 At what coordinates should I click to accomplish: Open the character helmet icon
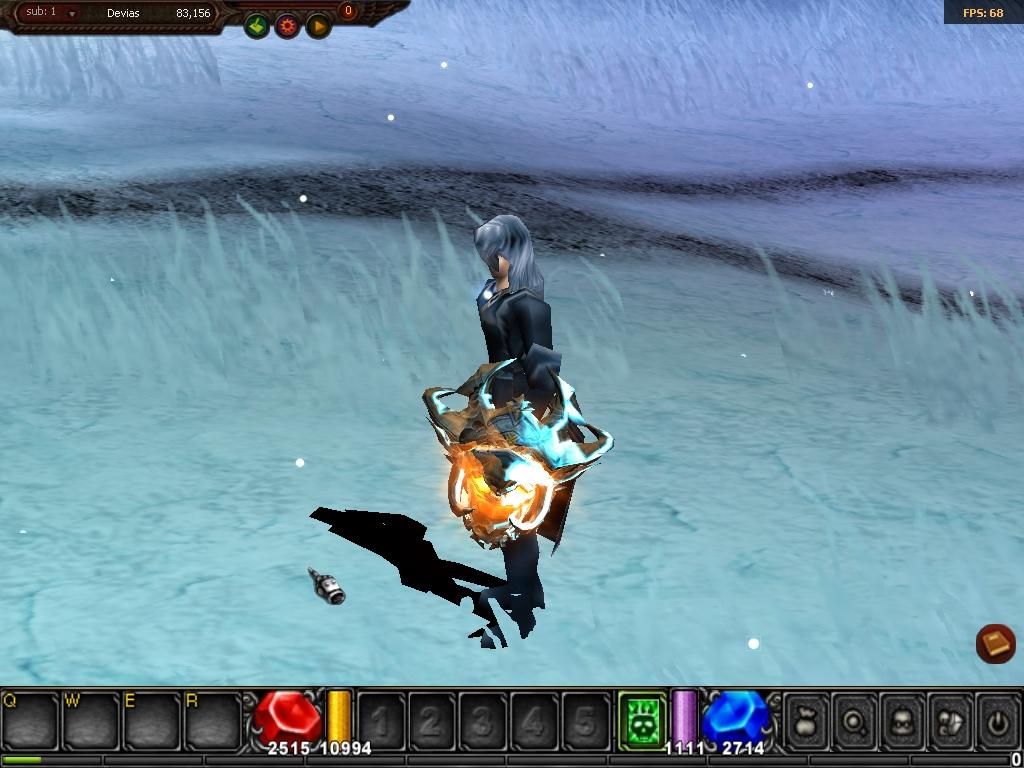point(902,719)
